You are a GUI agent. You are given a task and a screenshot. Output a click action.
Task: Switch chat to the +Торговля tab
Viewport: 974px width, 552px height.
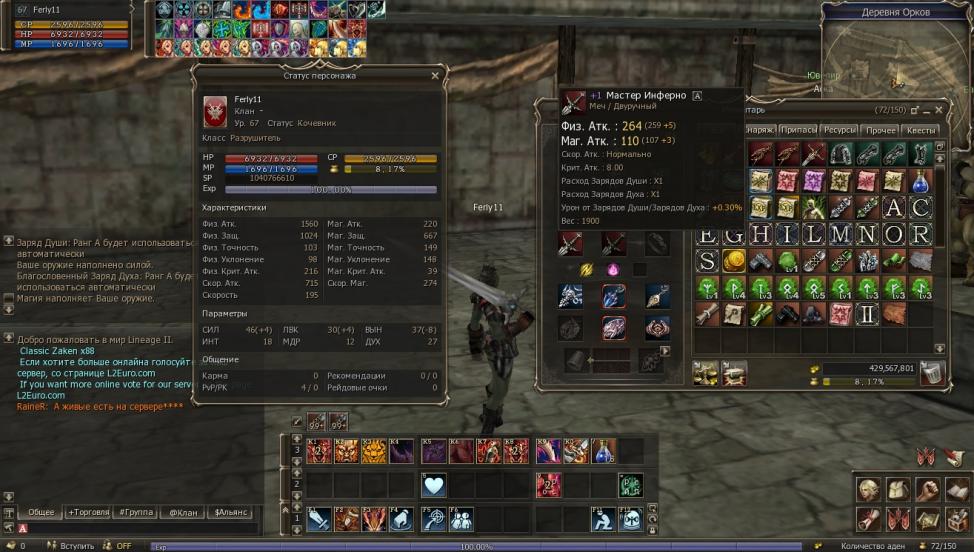pos(87,512)
